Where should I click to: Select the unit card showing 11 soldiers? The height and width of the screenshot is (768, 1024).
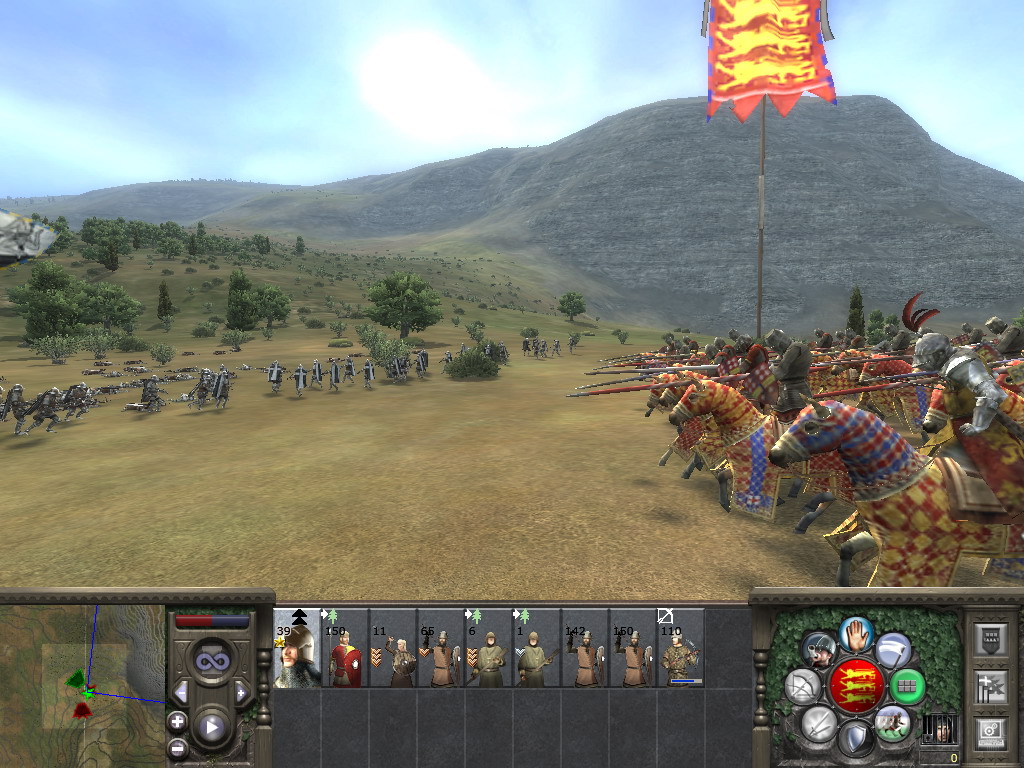(x=393, y=648)
